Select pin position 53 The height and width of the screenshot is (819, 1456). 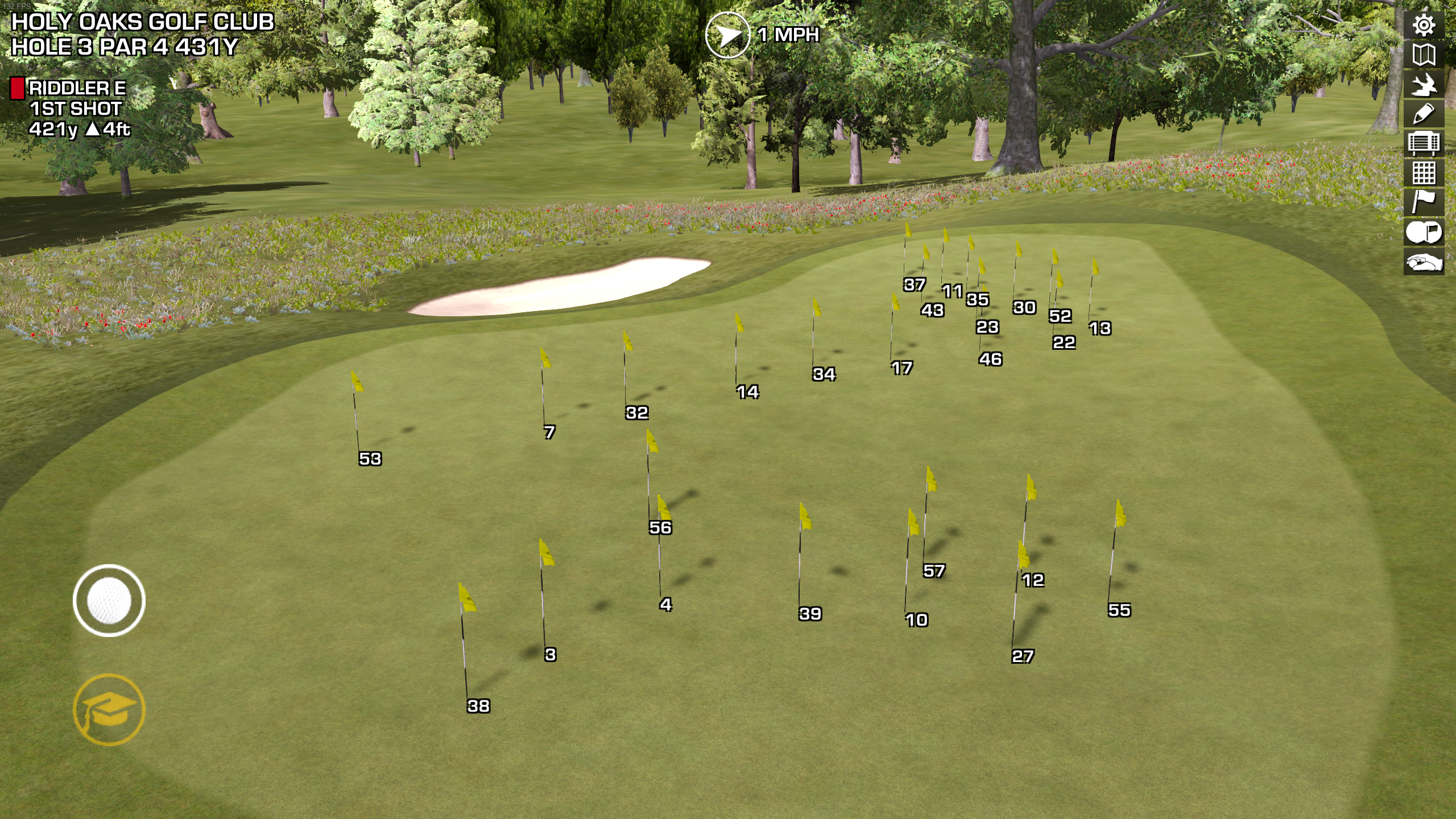370,459
